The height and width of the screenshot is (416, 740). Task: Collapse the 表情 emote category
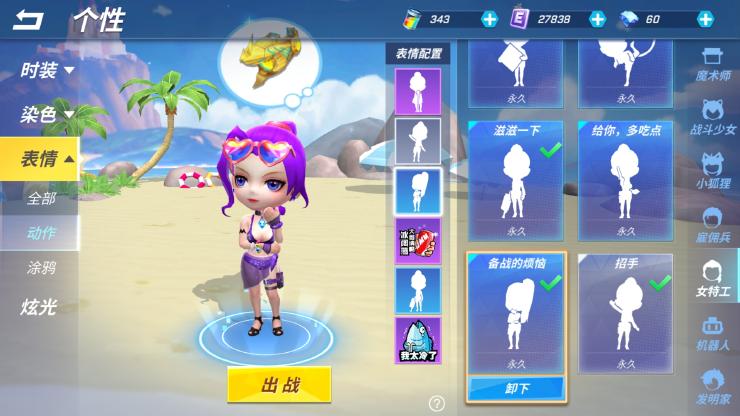click(x=46, y=159)
